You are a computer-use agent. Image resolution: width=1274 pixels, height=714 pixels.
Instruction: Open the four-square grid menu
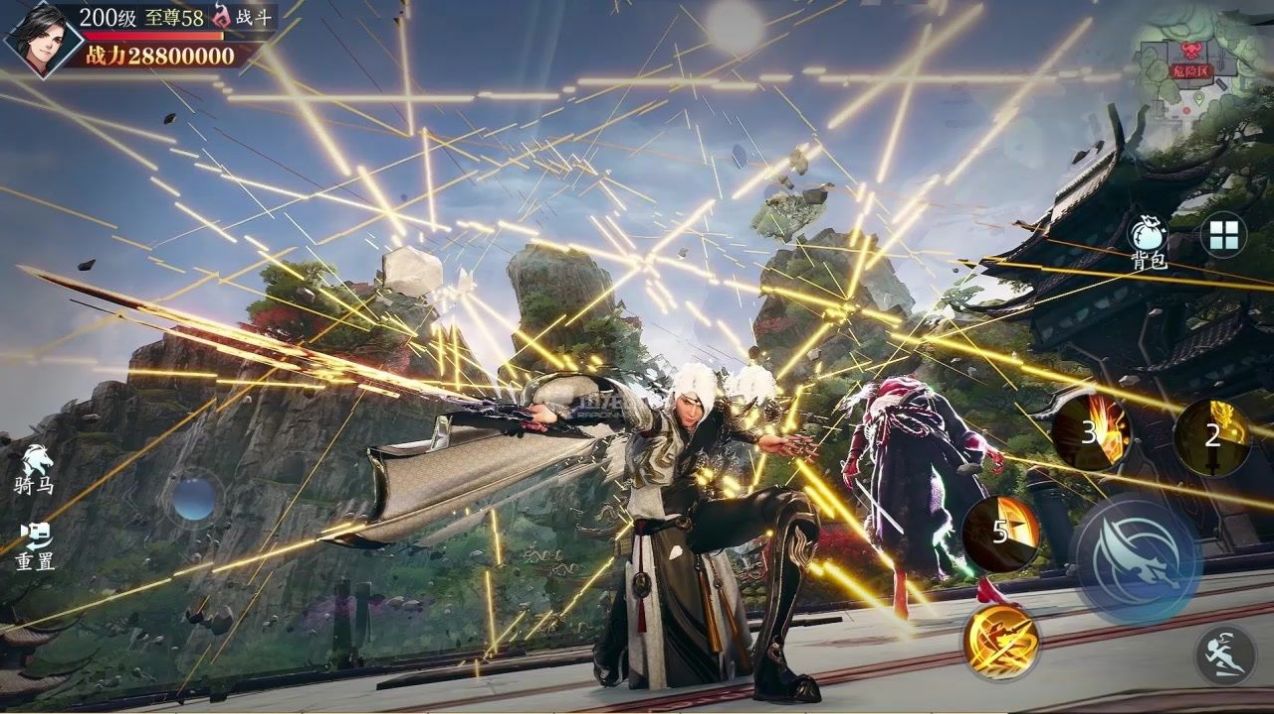click(x=1223, y=236)
